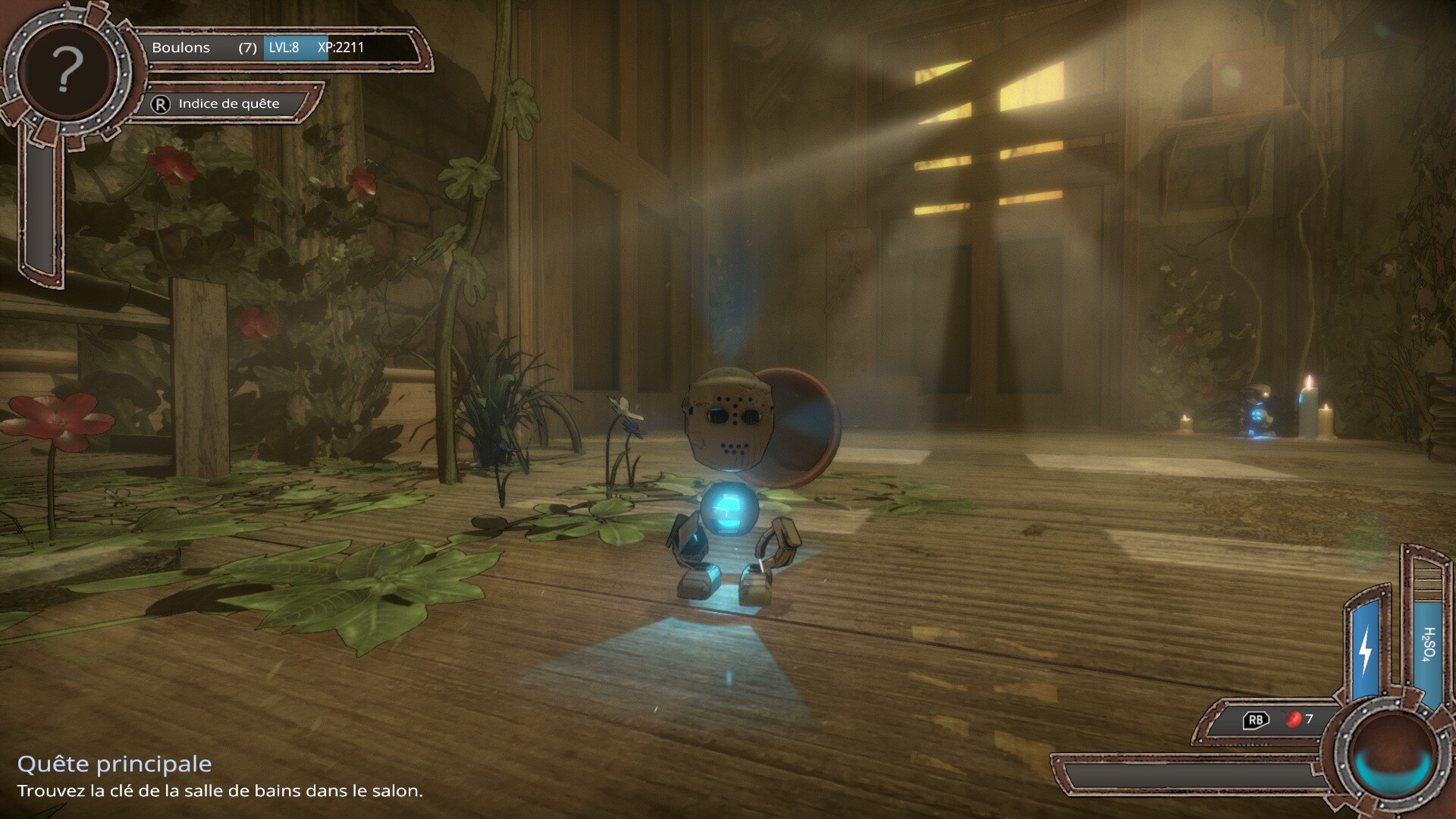Click the question mark quest icon
The width and height of the screenshot is (1456, 819).
point(67,71)
